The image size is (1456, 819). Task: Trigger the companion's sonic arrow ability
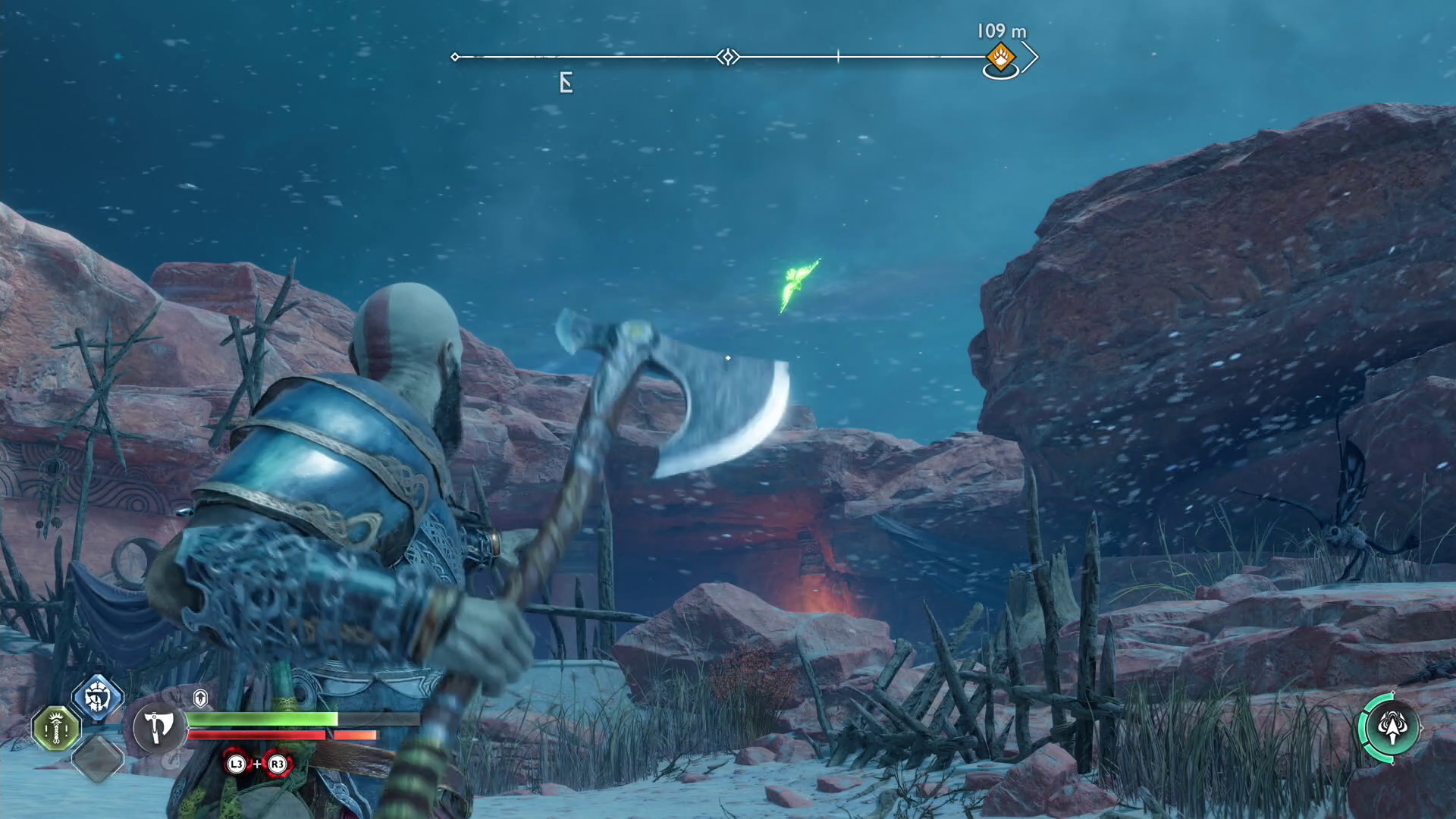coord(1390,729)
